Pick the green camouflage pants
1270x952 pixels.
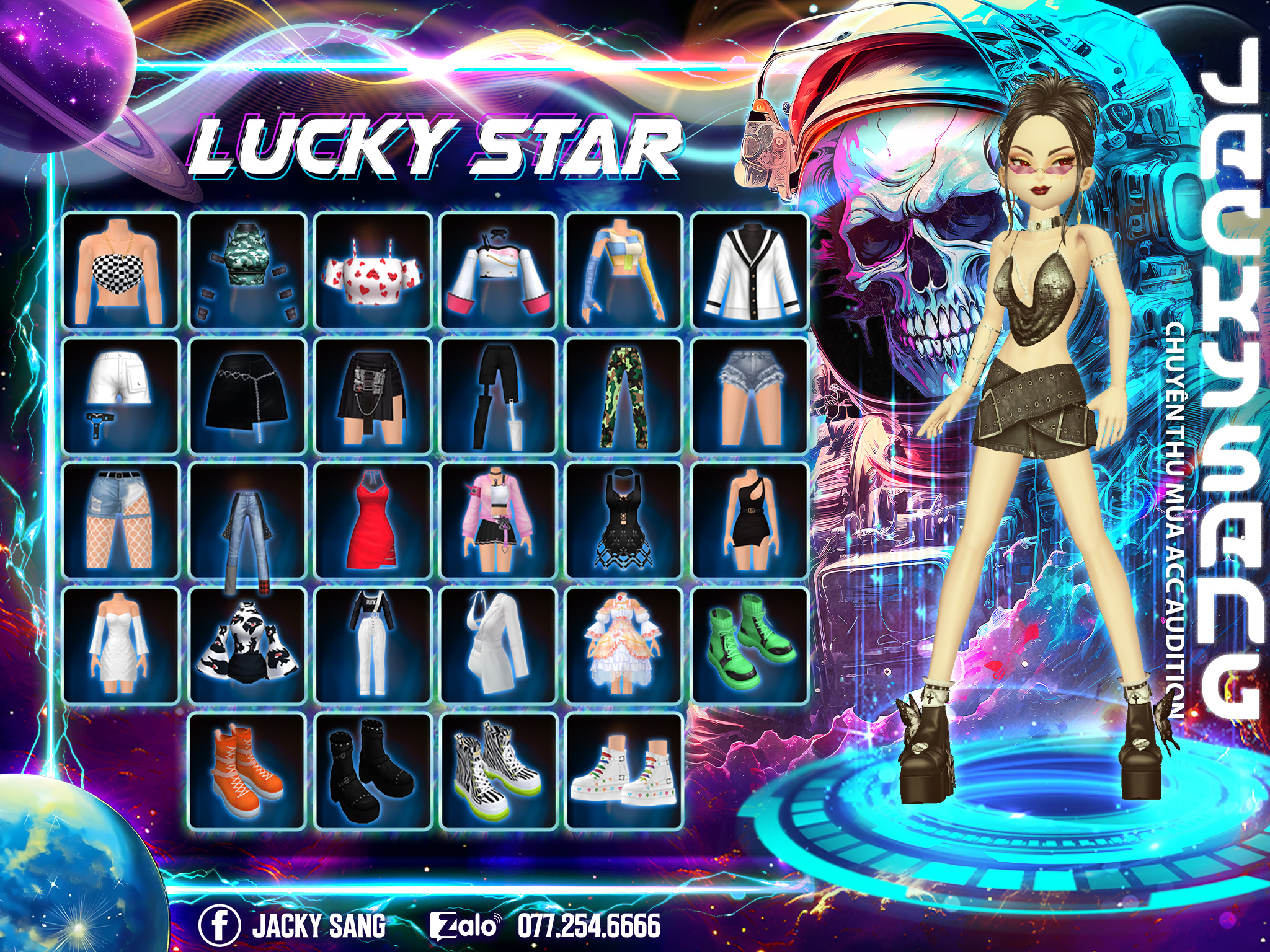[x=624, y=396]
